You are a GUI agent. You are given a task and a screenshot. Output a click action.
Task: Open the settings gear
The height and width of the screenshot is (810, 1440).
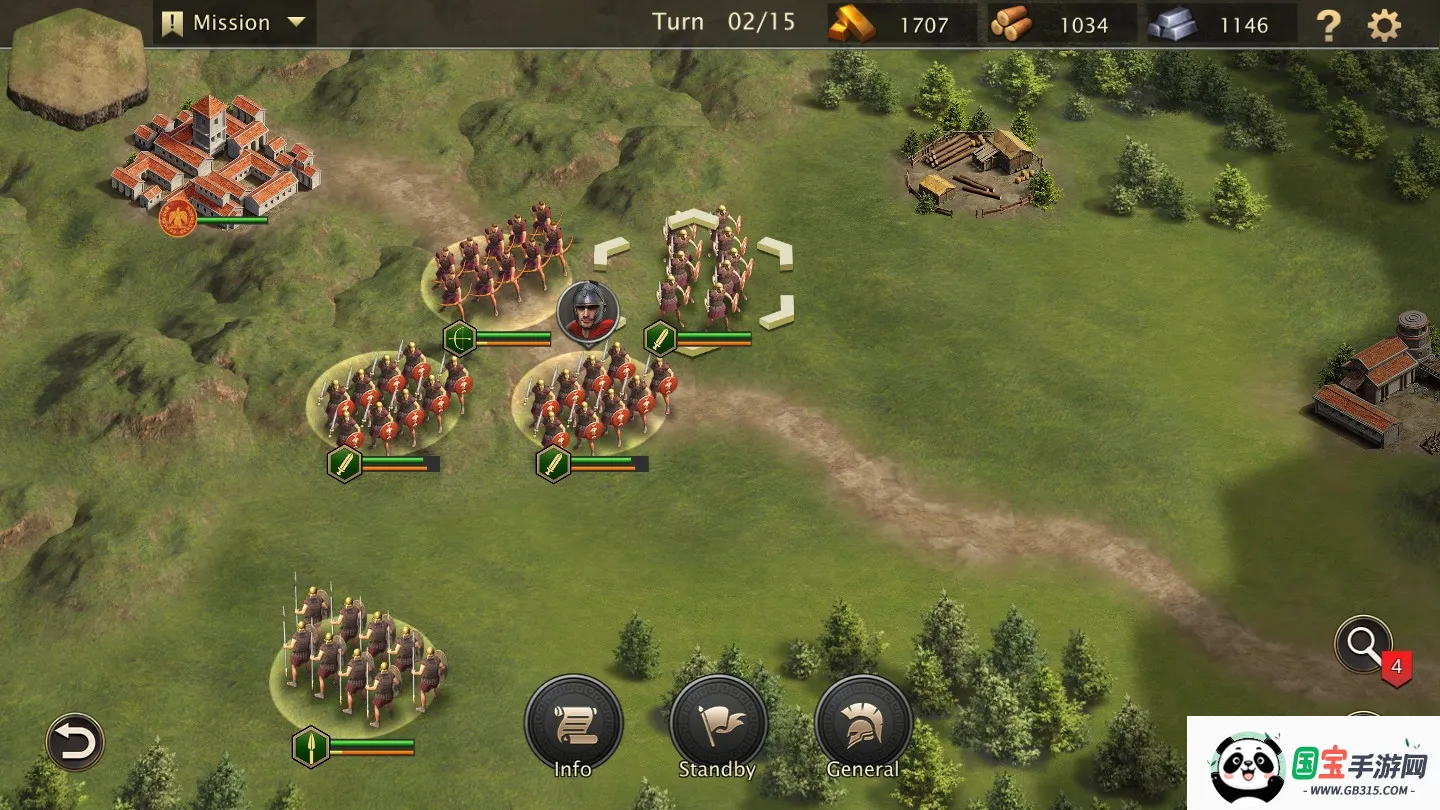pyautogui.click(x=1384, y=25)
